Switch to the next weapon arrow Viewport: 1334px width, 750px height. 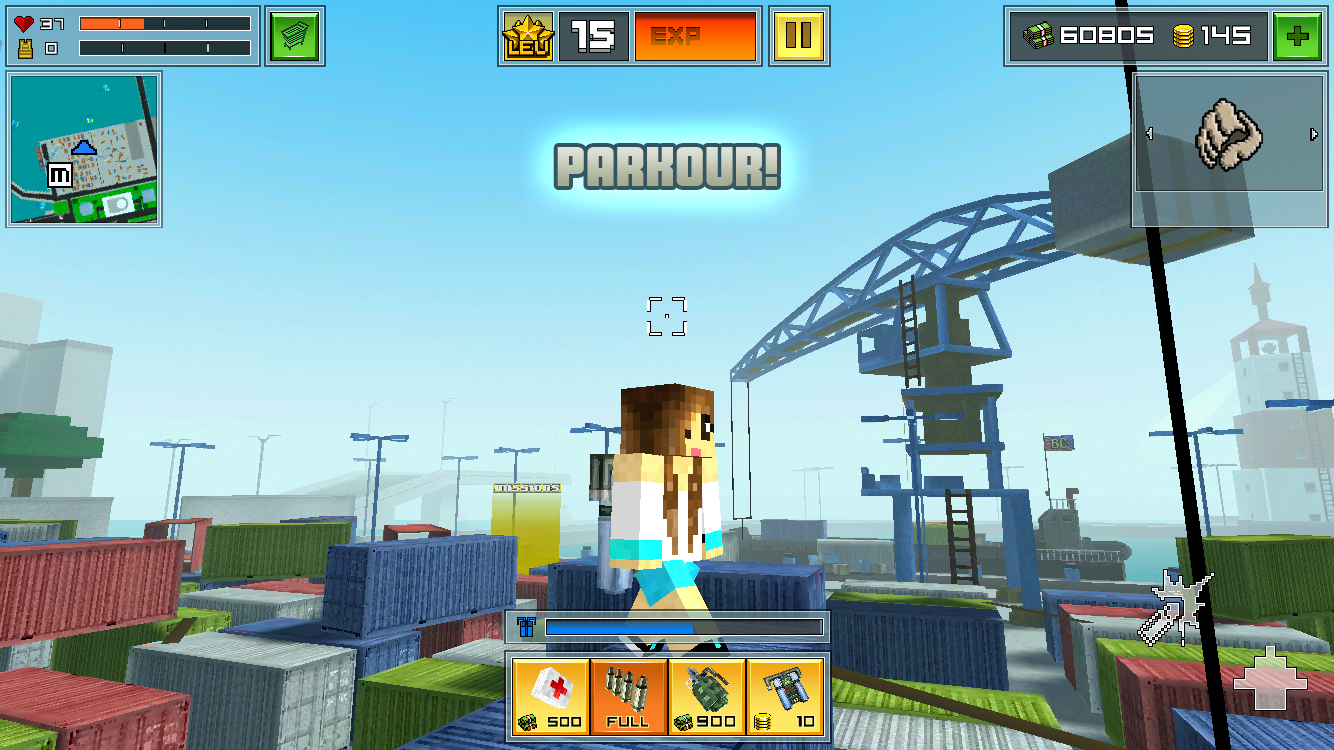click(x=1313, y=134)
